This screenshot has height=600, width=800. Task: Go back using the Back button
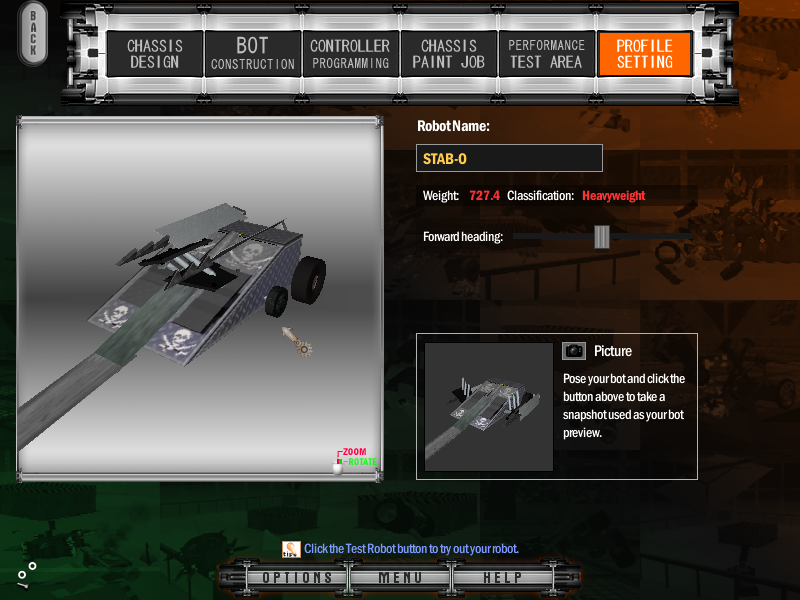33,35
